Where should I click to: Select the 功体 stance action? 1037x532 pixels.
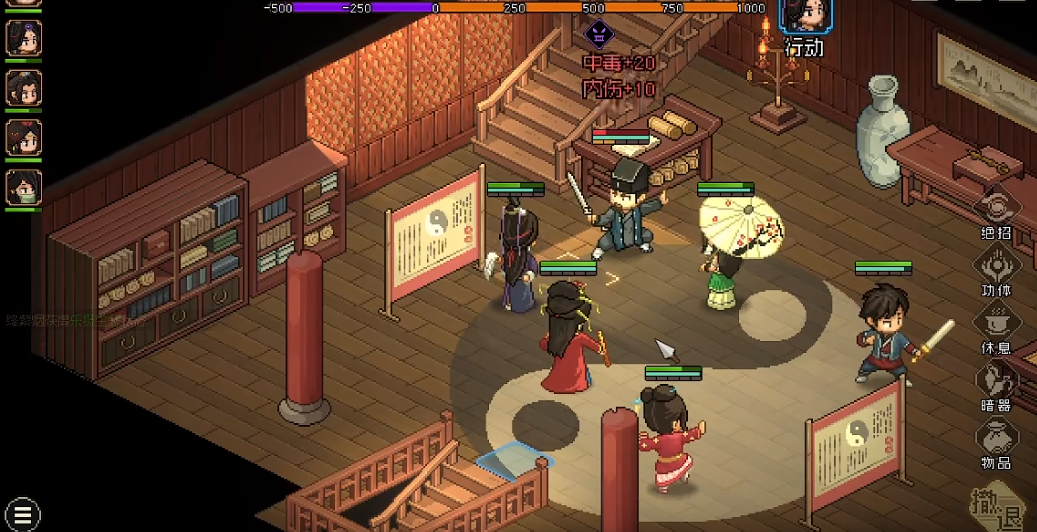tap(997, 266)
